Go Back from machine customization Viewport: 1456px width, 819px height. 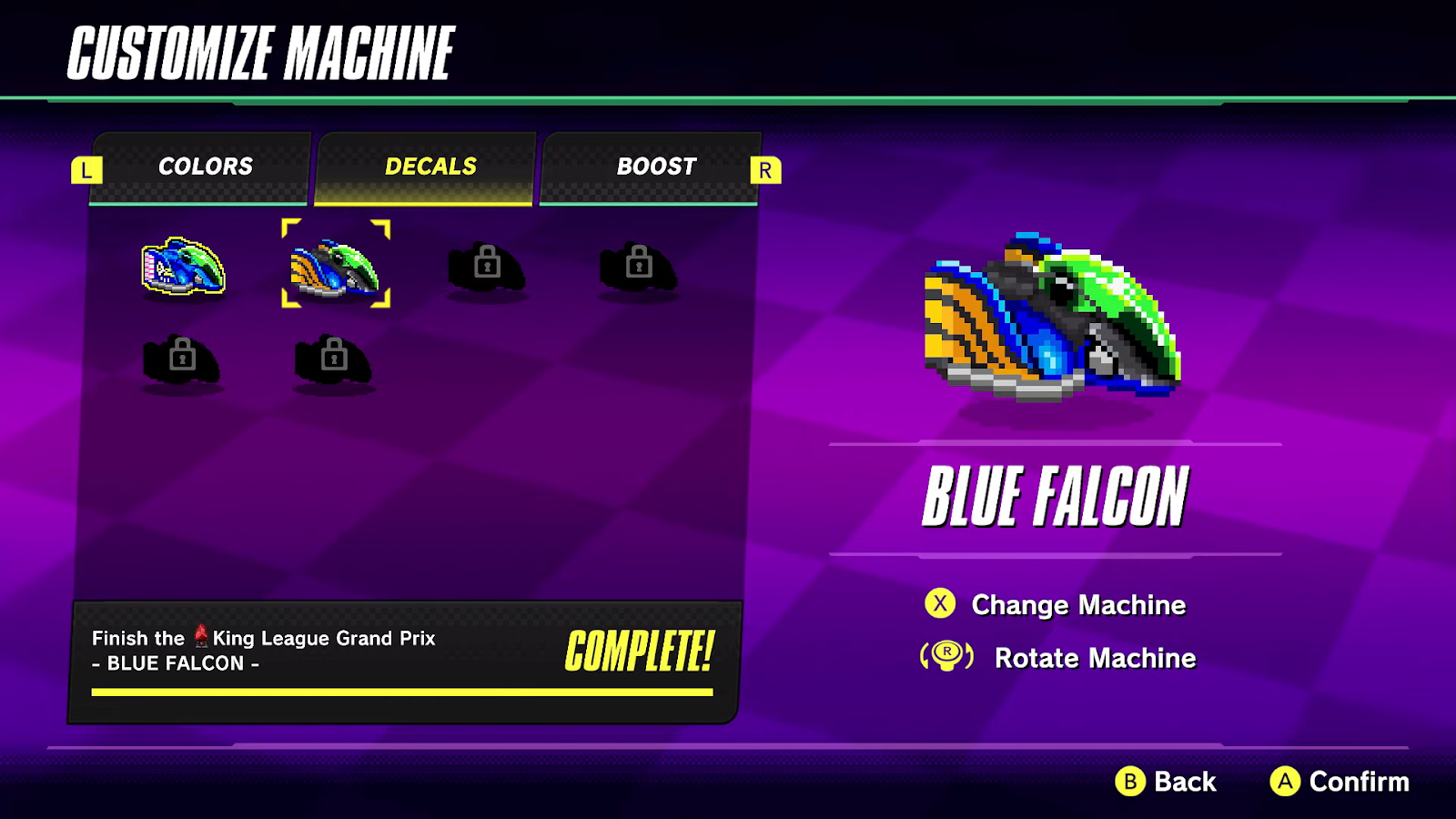click(1167, 781)
